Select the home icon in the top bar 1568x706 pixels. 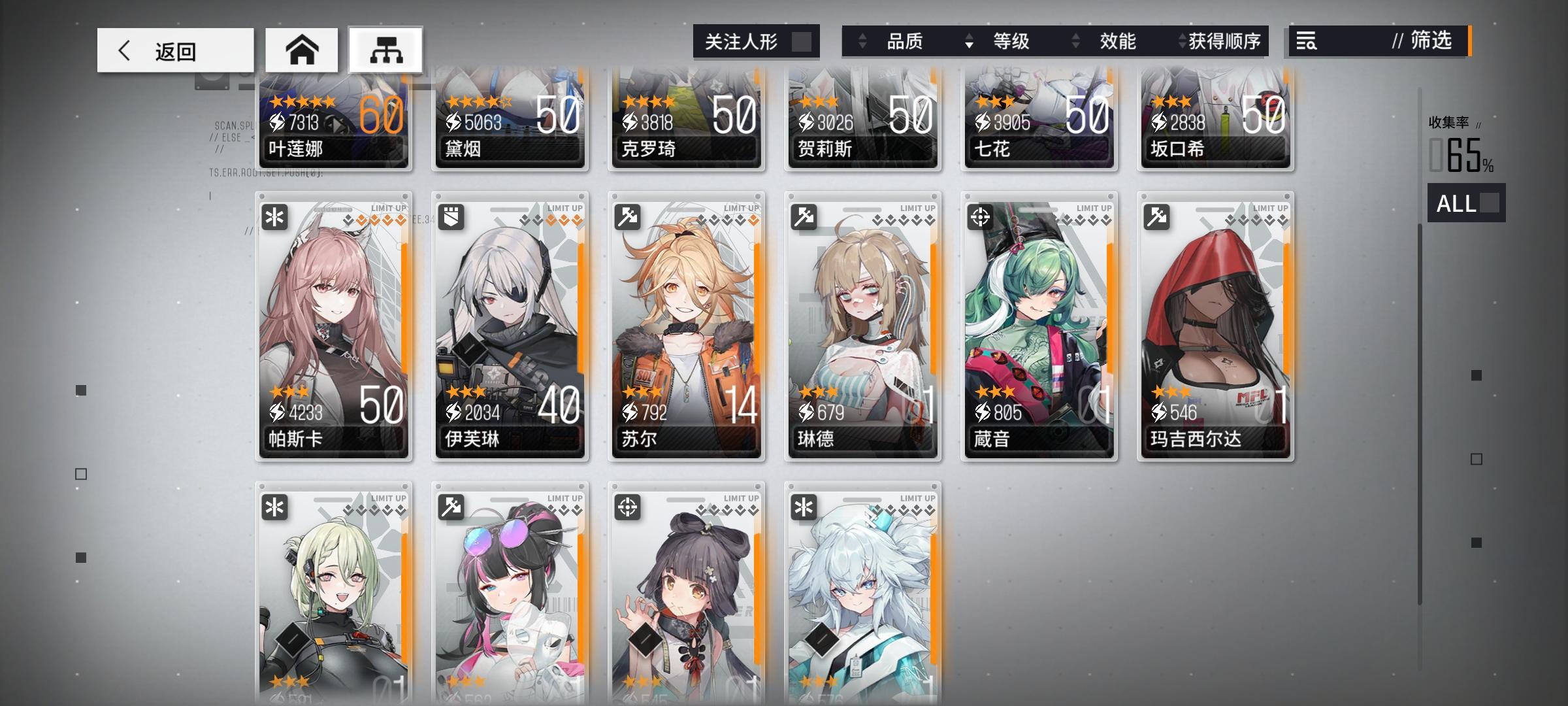[302, 49]
